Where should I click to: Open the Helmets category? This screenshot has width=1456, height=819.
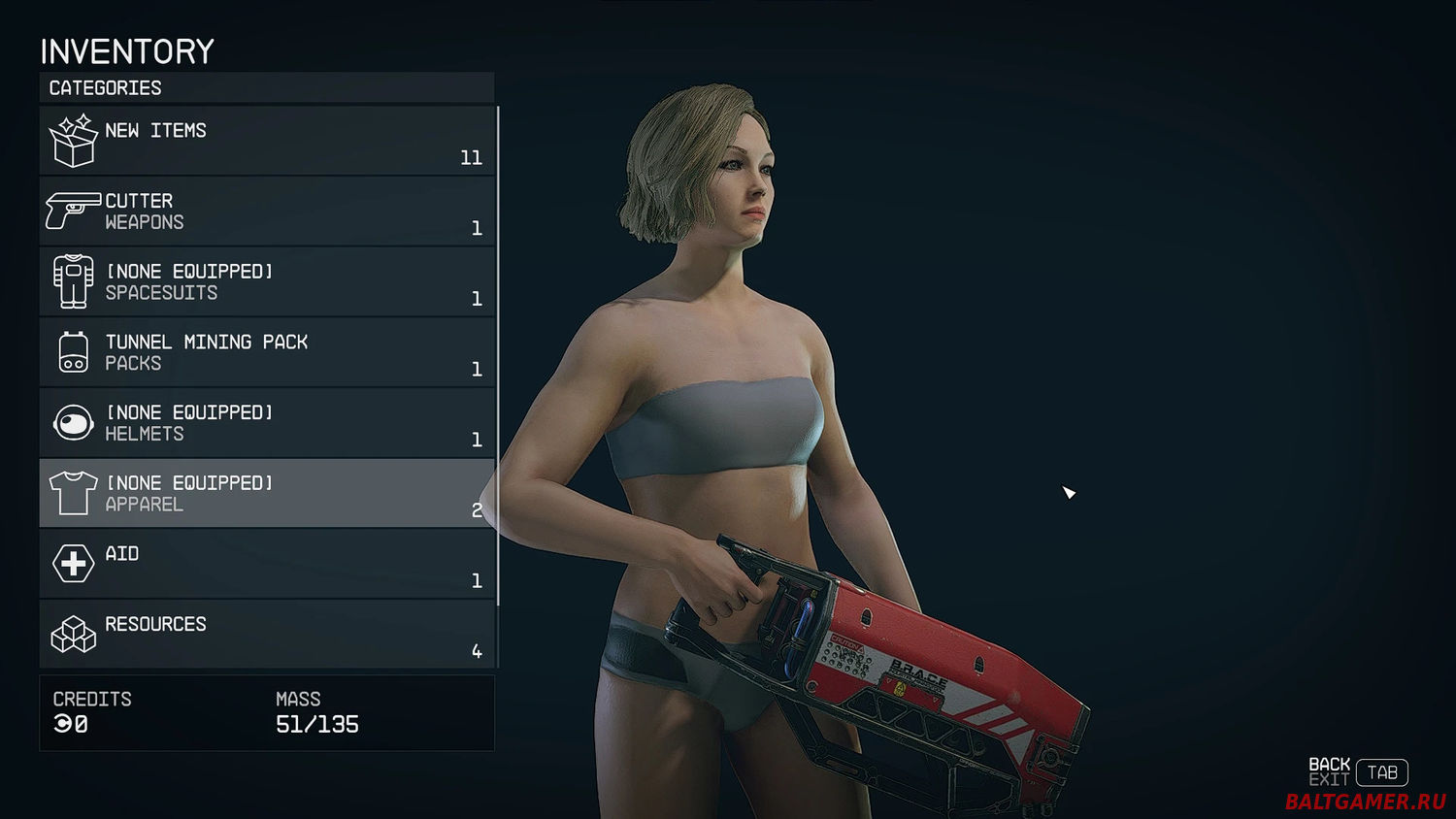tap(267, 423)
